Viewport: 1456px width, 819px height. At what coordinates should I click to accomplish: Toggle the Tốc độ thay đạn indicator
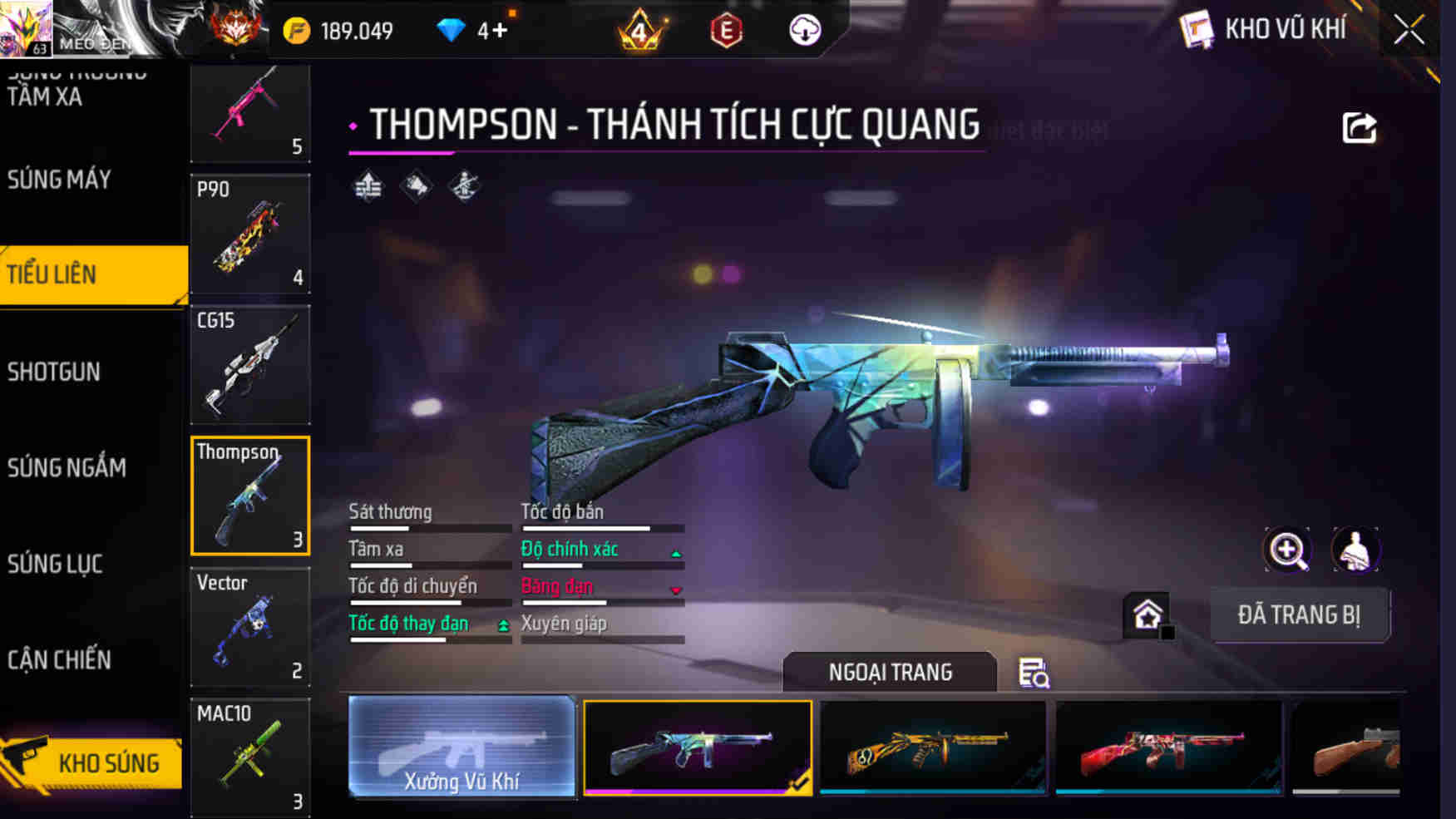click(x=503, y=624)
